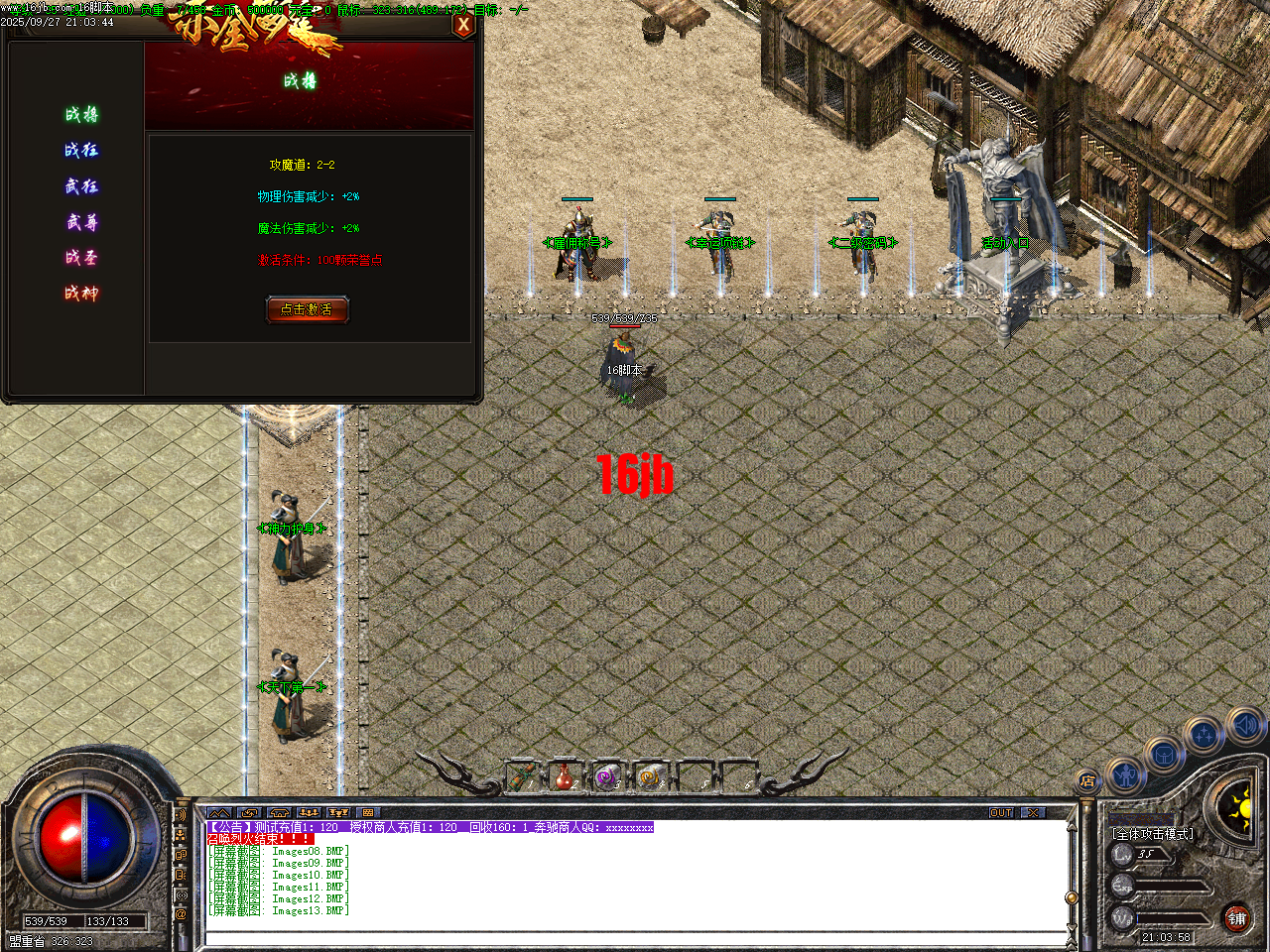The width and height of the screenshot is (1270, 952).
Task: Click the brick grid icon at the toolbar's end
Action: click(368, 813)
